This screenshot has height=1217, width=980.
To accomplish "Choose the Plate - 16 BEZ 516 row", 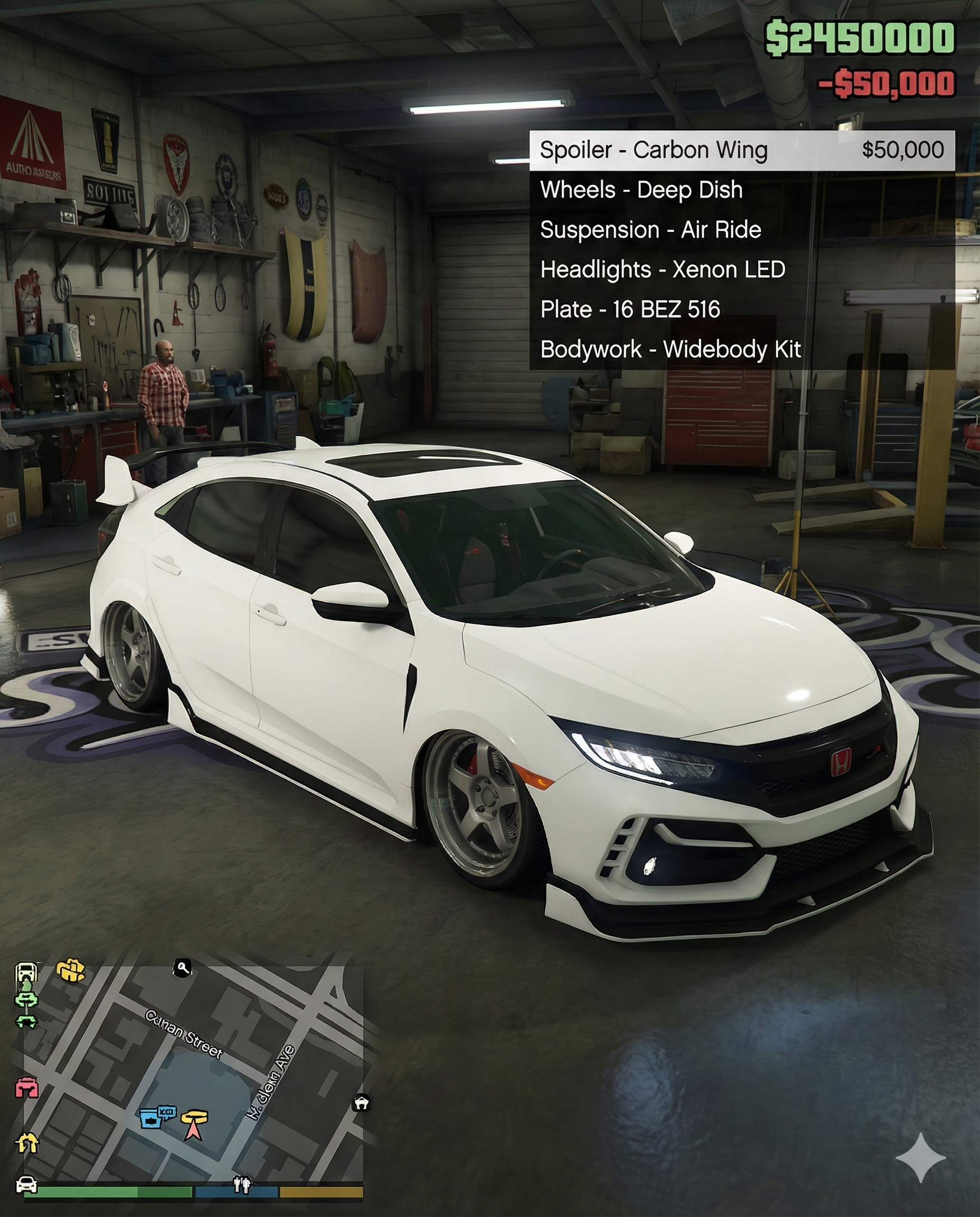I will click(x=630, y=310).
